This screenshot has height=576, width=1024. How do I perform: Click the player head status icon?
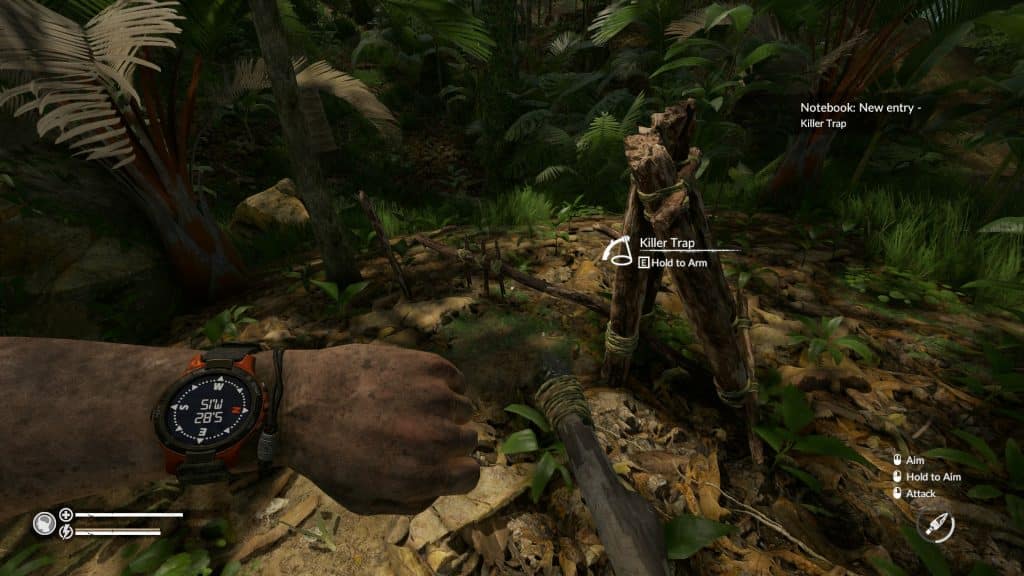click(x=43, y=522)
